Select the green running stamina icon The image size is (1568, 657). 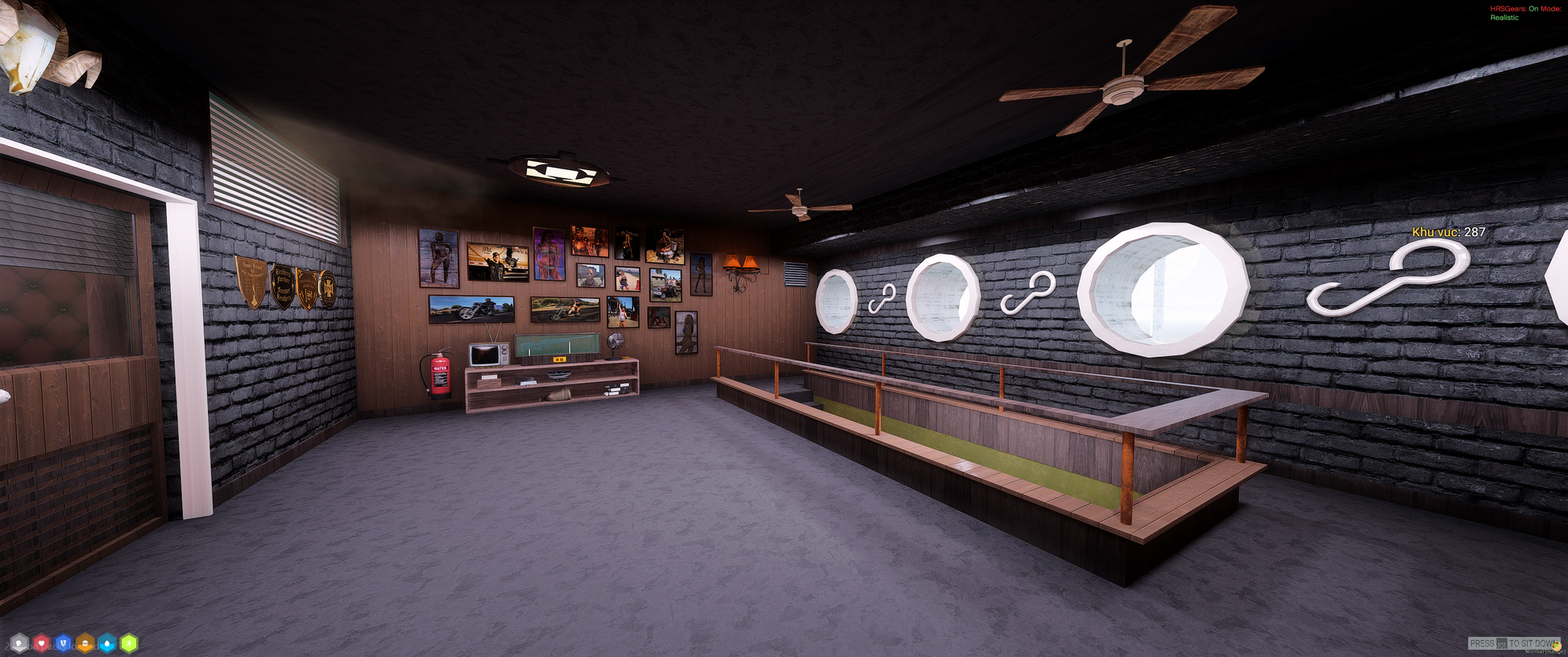click(x=129, y=643)
